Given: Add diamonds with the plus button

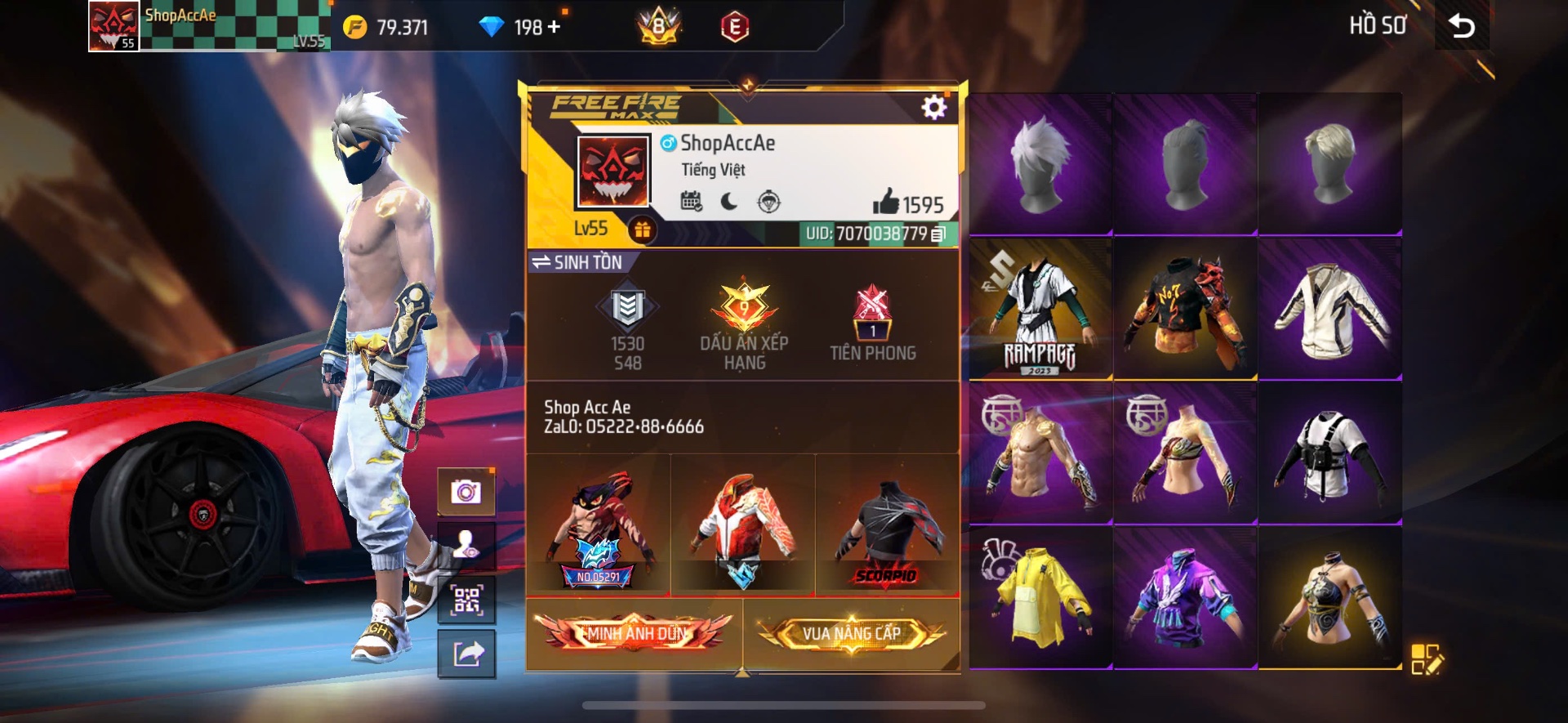Looking at the screenshot, I should coord(555,27).
